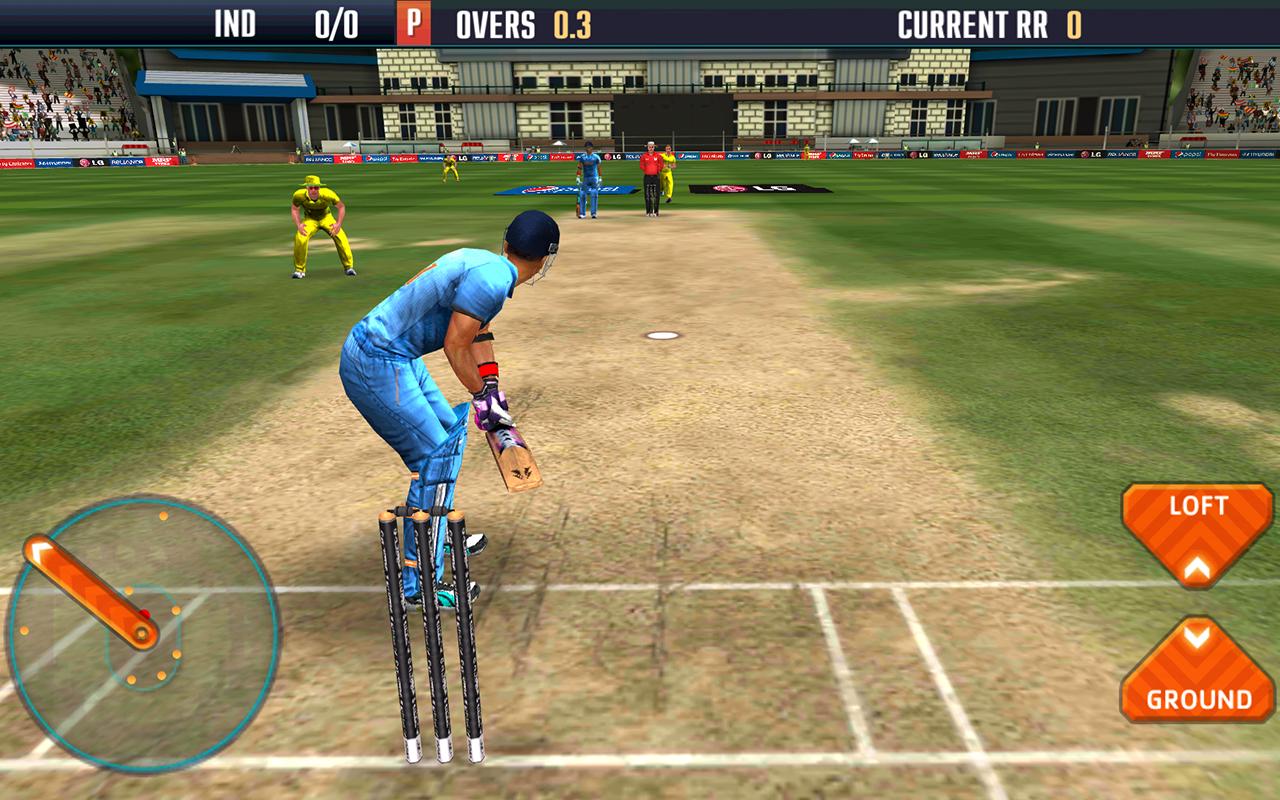
Task: Tap the orange dot on left of shot wheel
Action: (x=25, y=631)
